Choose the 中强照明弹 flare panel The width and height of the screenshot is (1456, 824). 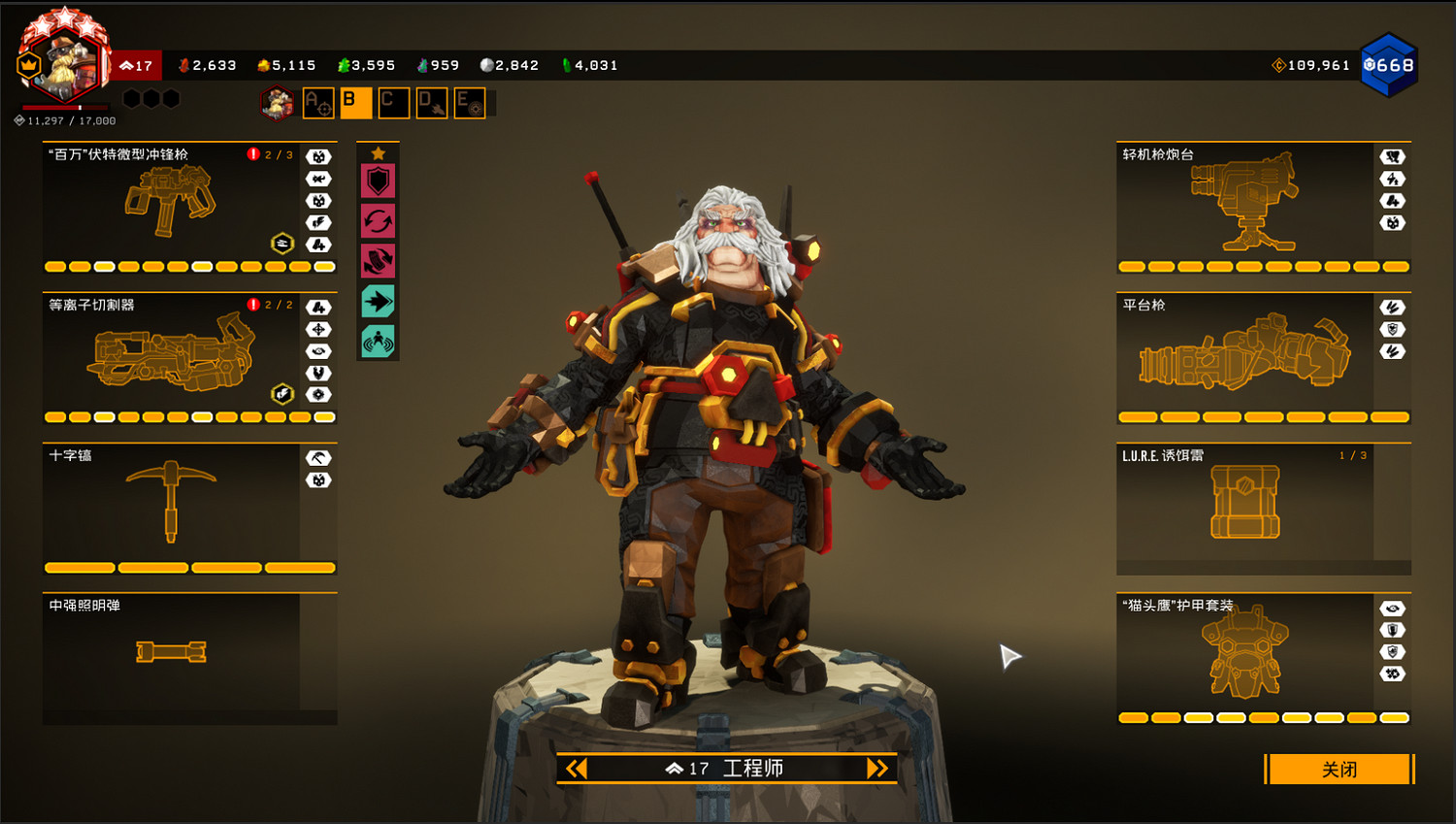pos(171,652)
